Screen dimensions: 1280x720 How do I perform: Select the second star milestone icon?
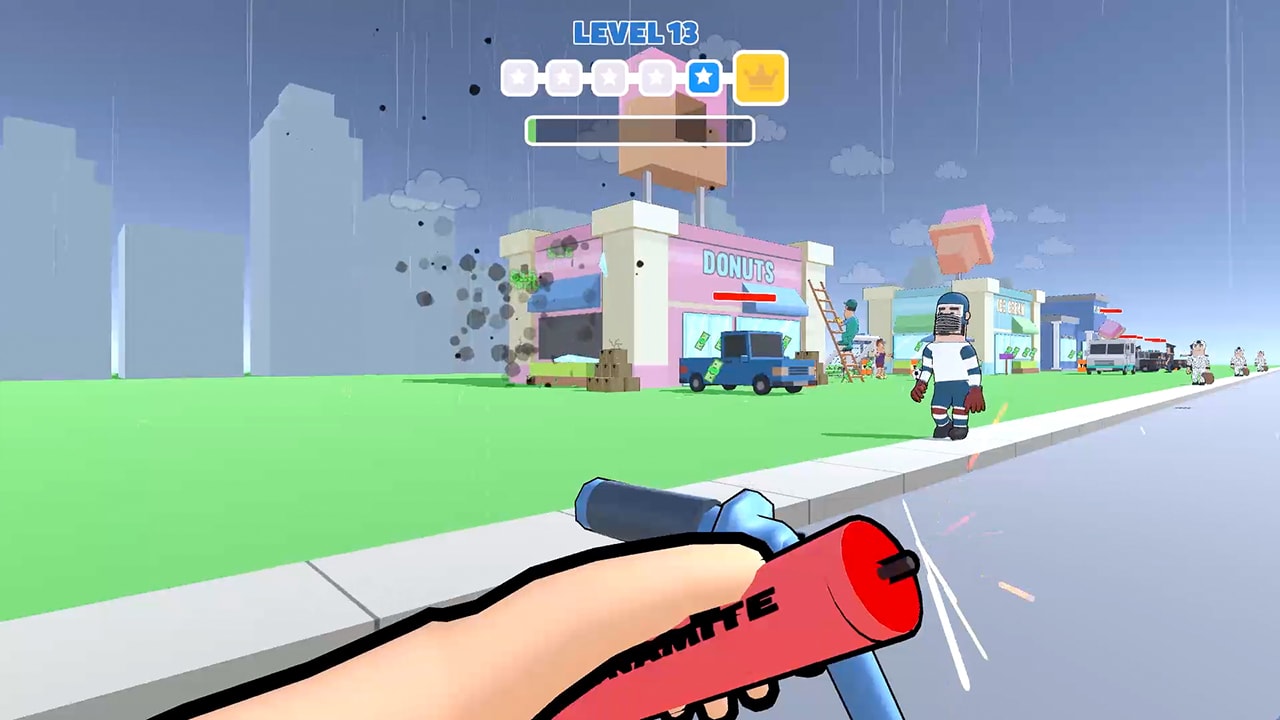564,77
